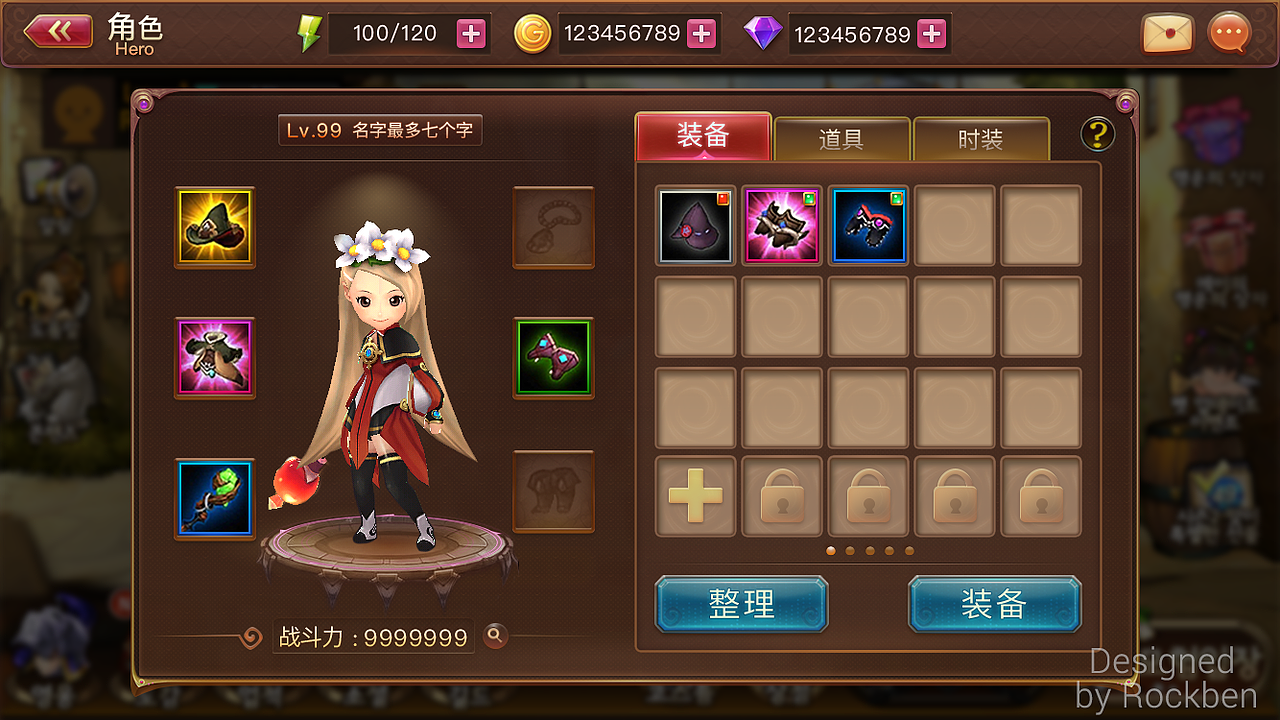Open the chat bubble icon
1280x720 pixels.
1228,33
